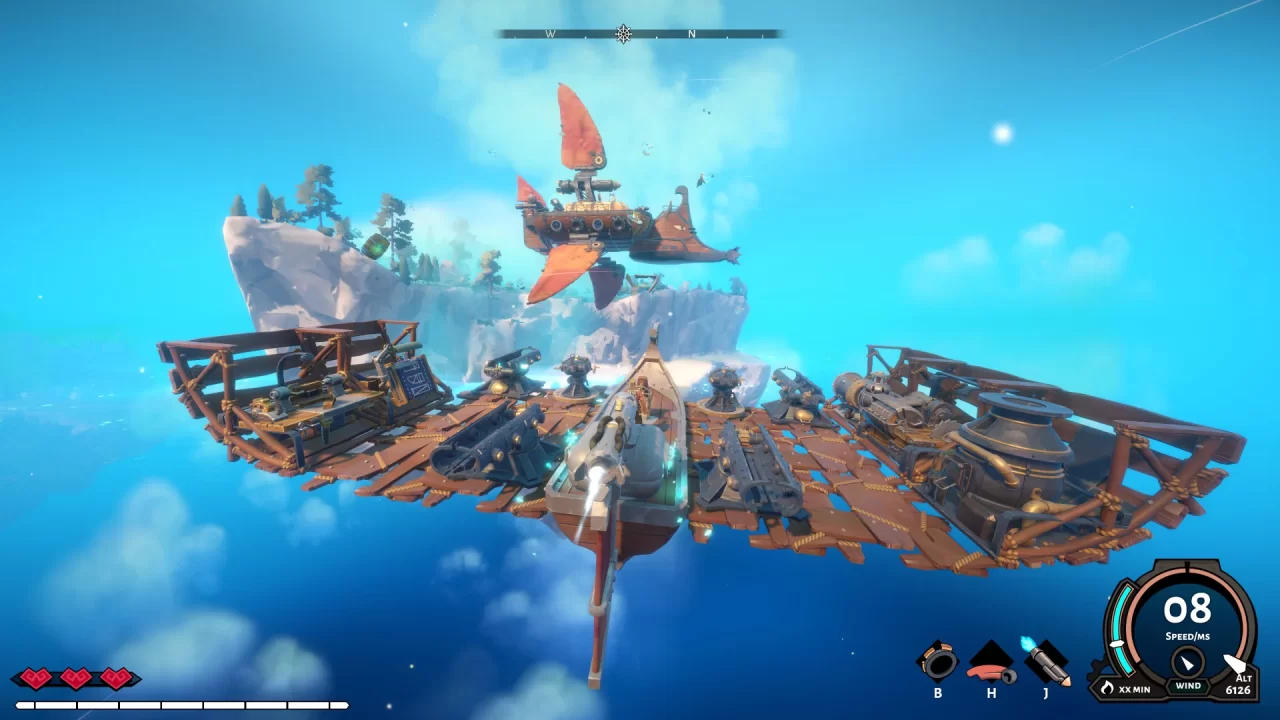Click the compass strip marker
Screen dimensions: 1280x720
point(624,34)
